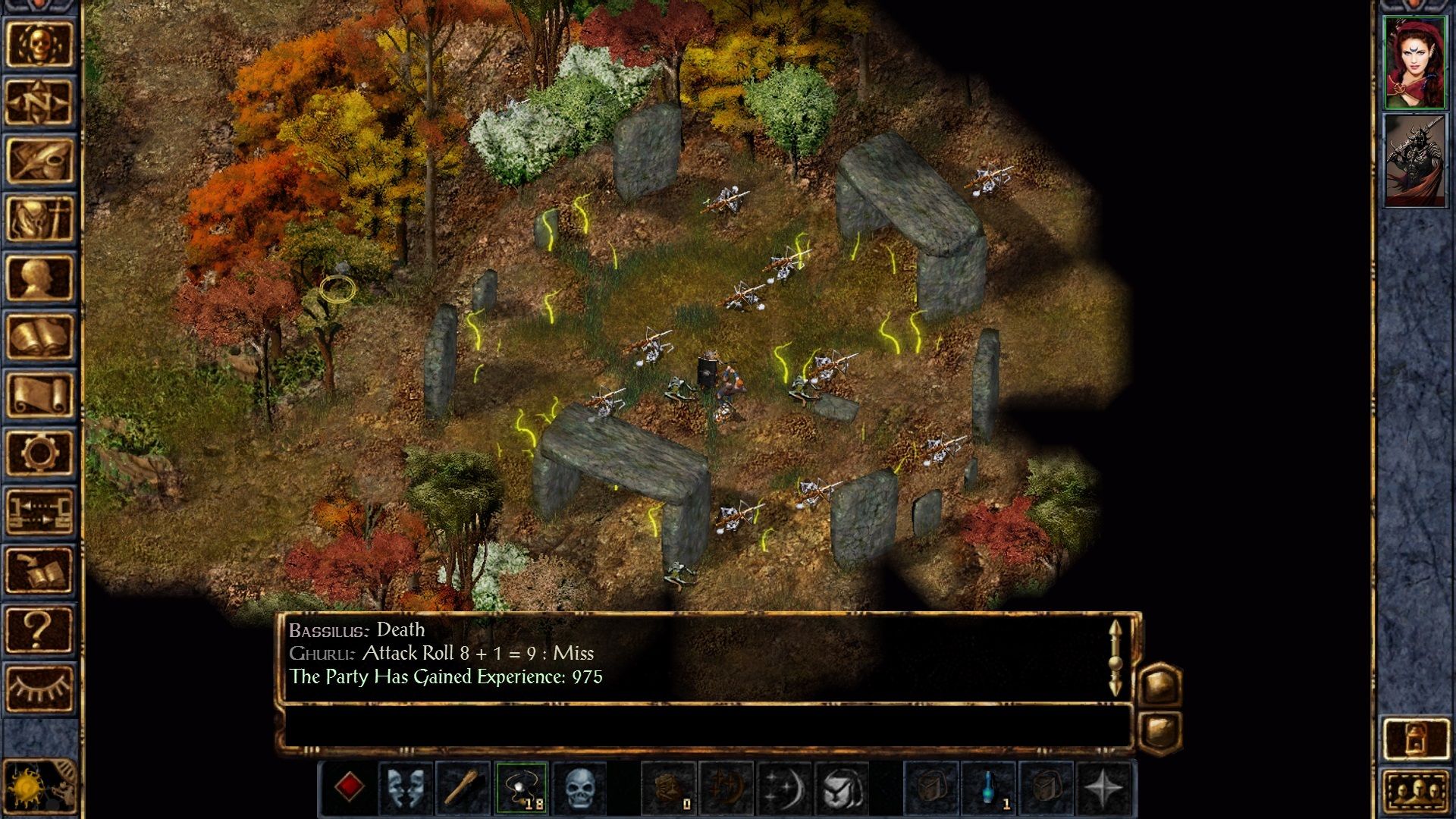Select the whole party with the three-heads button

pyautogui.click(x=1415, y=792)
